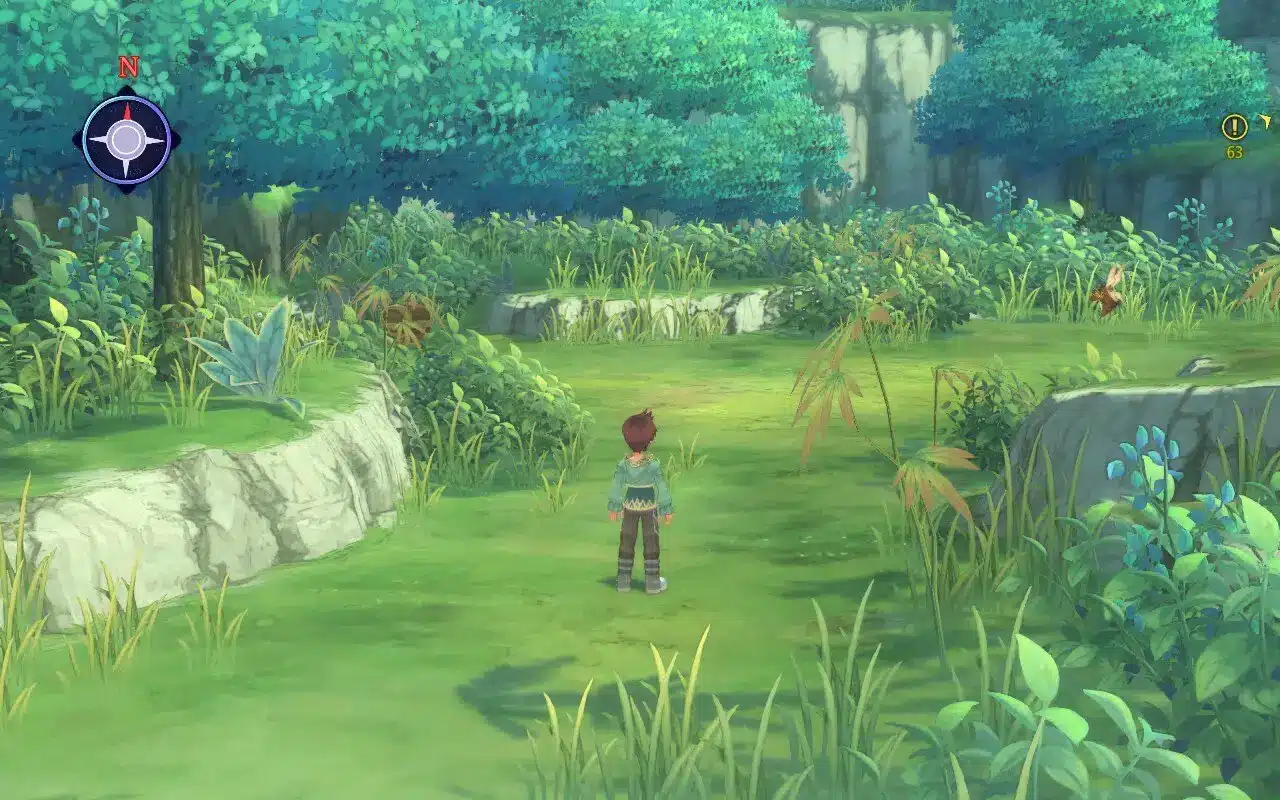Click the compass in the corner
The image size is (1280, 800).
tap(126, 139)
